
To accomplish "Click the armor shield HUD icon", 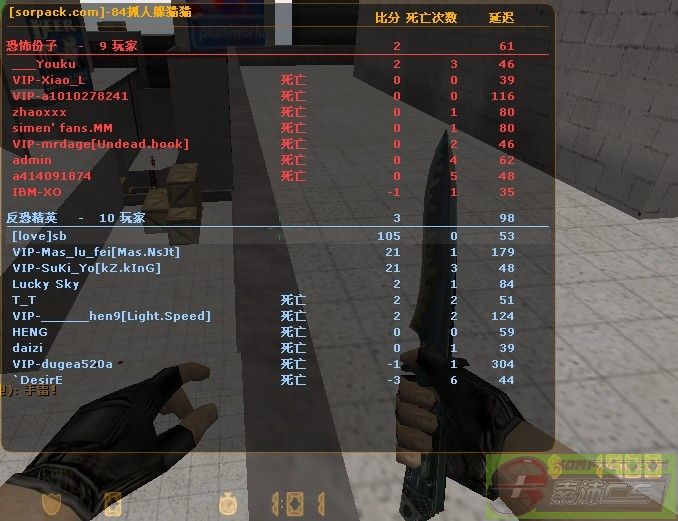I will [x=49, y=503].
